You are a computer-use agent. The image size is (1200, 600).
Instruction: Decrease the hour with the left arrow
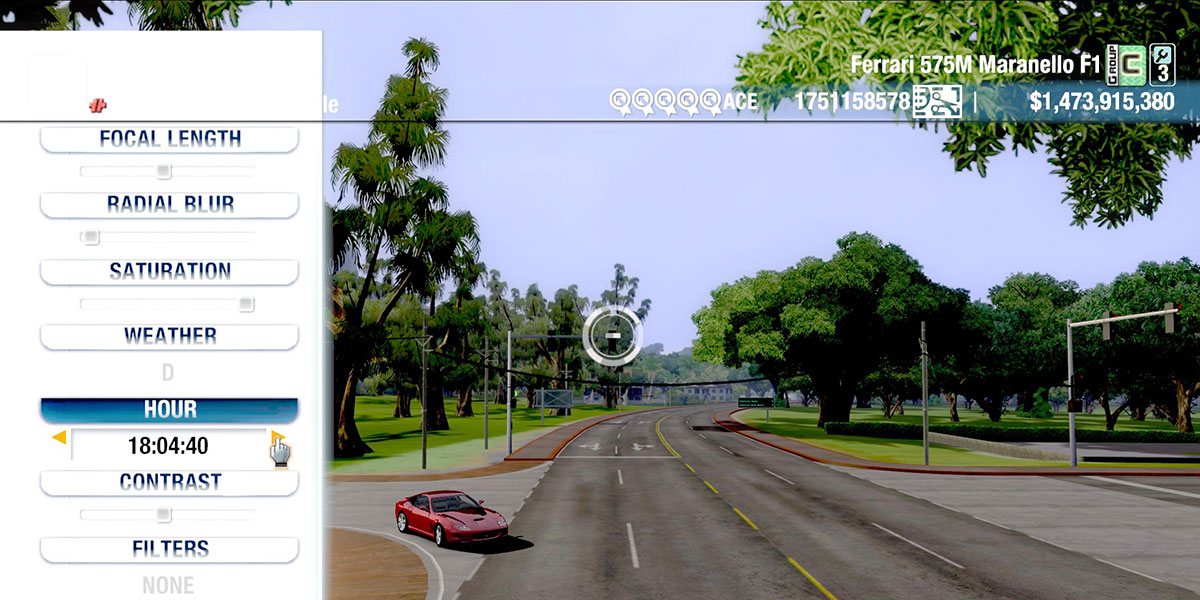pos(59,437)
